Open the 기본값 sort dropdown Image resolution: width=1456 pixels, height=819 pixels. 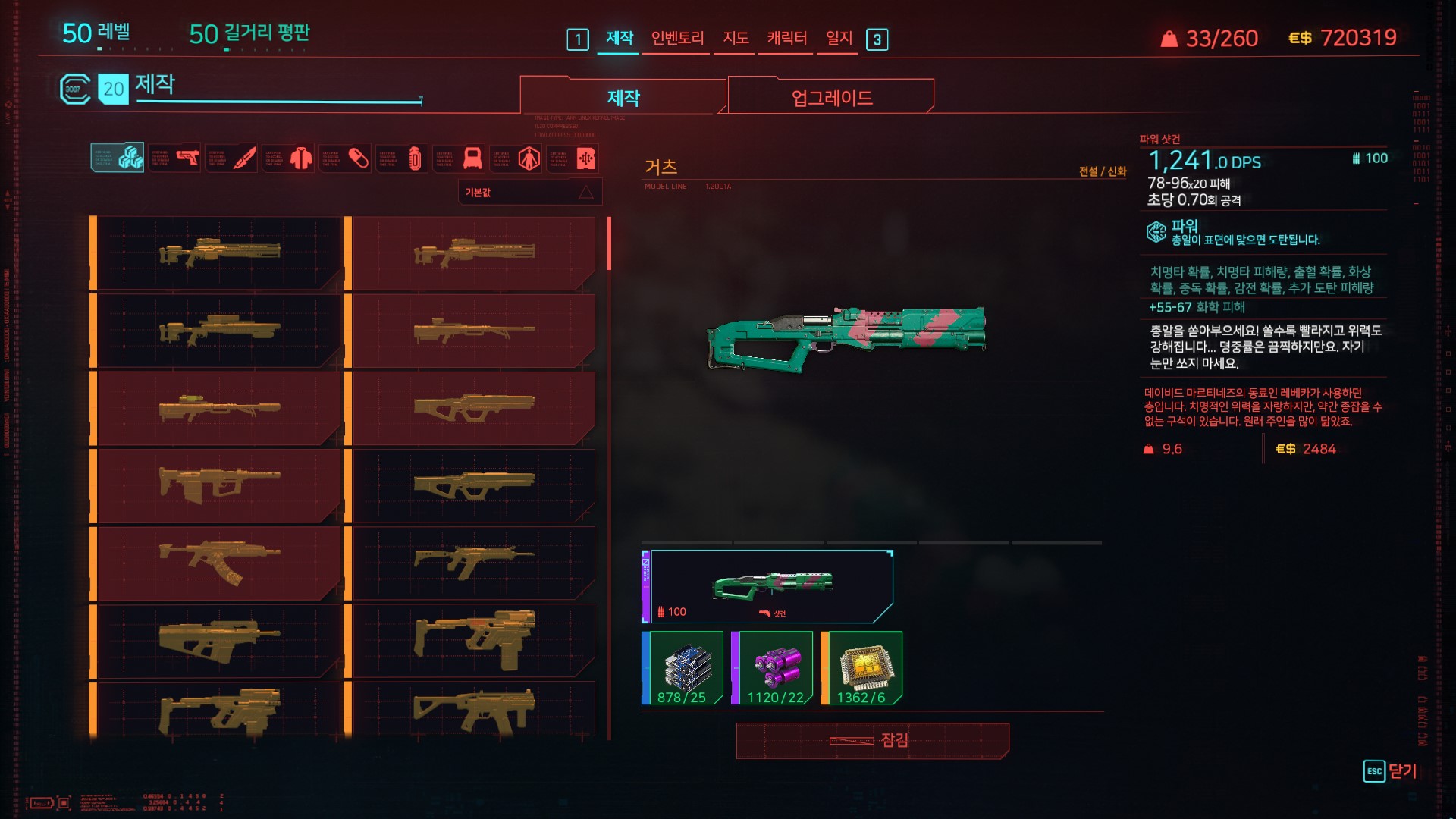click(x=529, y=193)
